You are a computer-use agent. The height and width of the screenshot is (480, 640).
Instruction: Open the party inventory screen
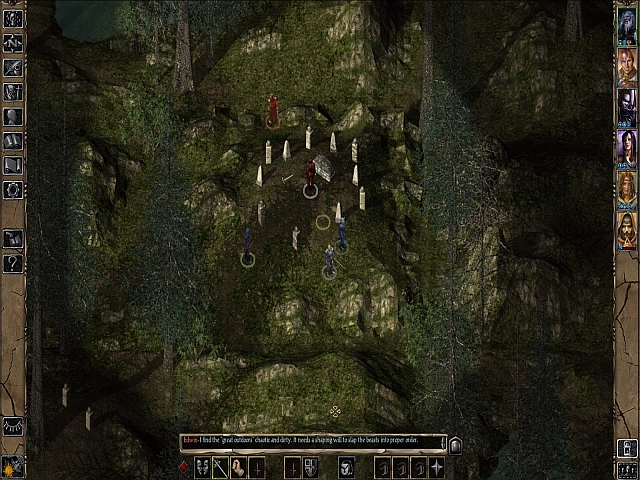tap(13, 92)
